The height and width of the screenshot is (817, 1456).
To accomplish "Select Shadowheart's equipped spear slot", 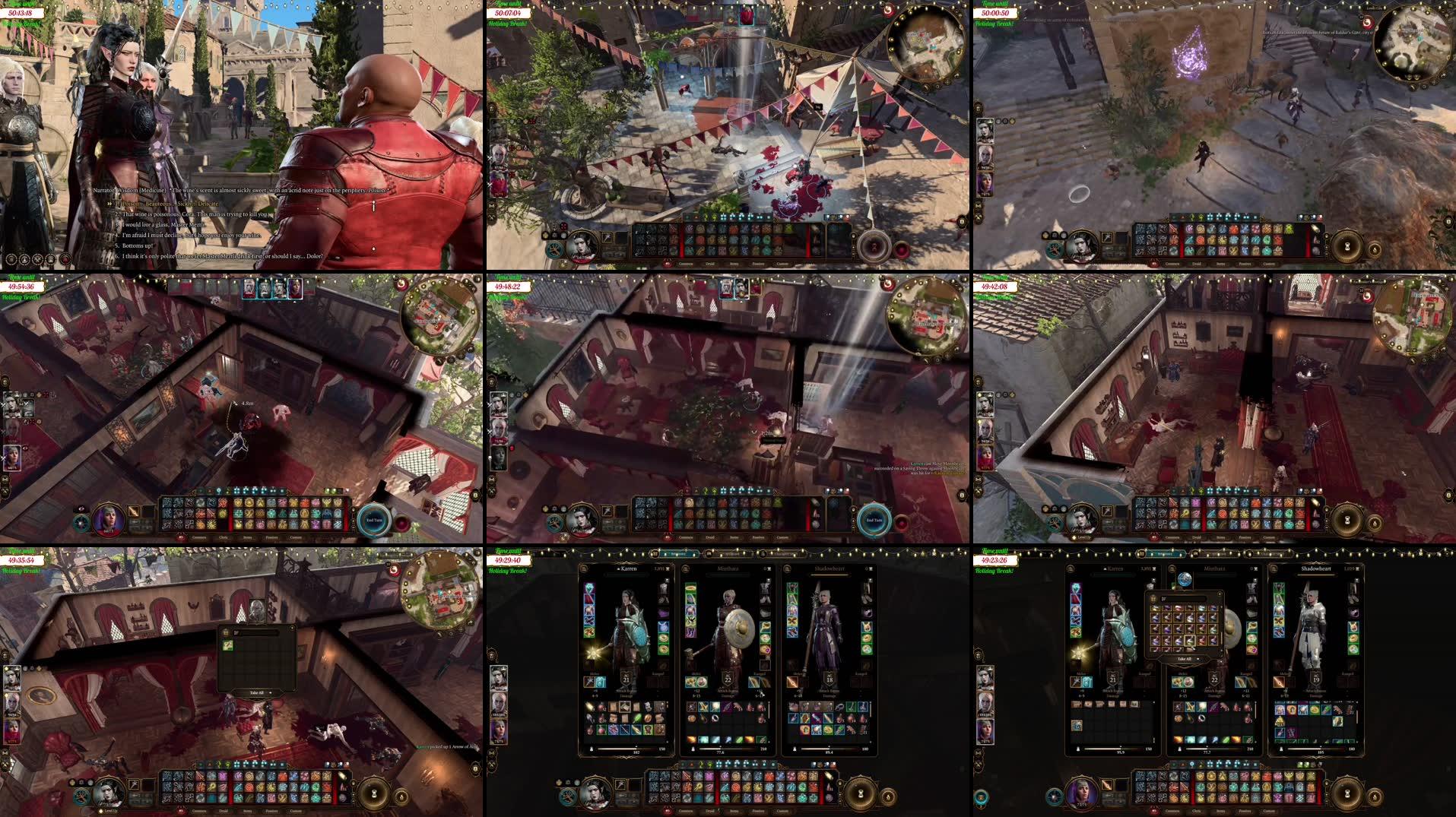I will point(792,683).
